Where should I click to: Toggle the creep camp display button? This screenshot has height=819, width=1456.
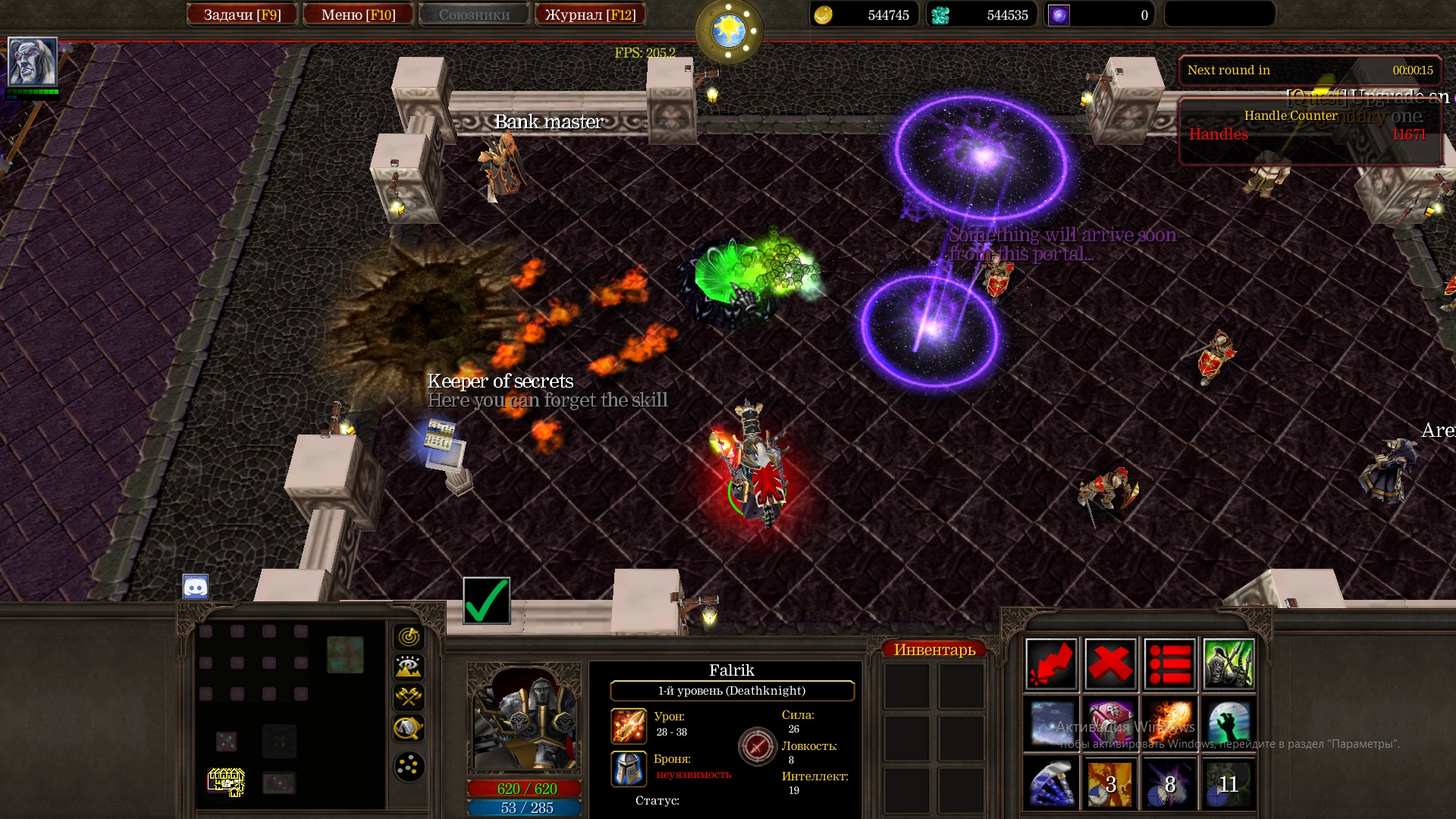click(409, 728)
